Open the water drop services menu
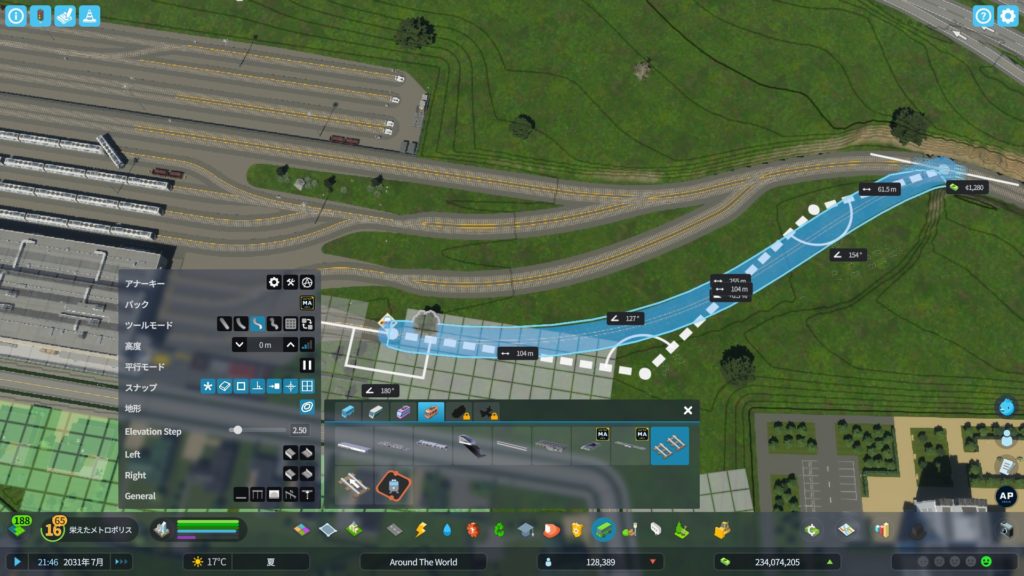The height and width of the screenshot is (576, 1024). click(446, 530)
